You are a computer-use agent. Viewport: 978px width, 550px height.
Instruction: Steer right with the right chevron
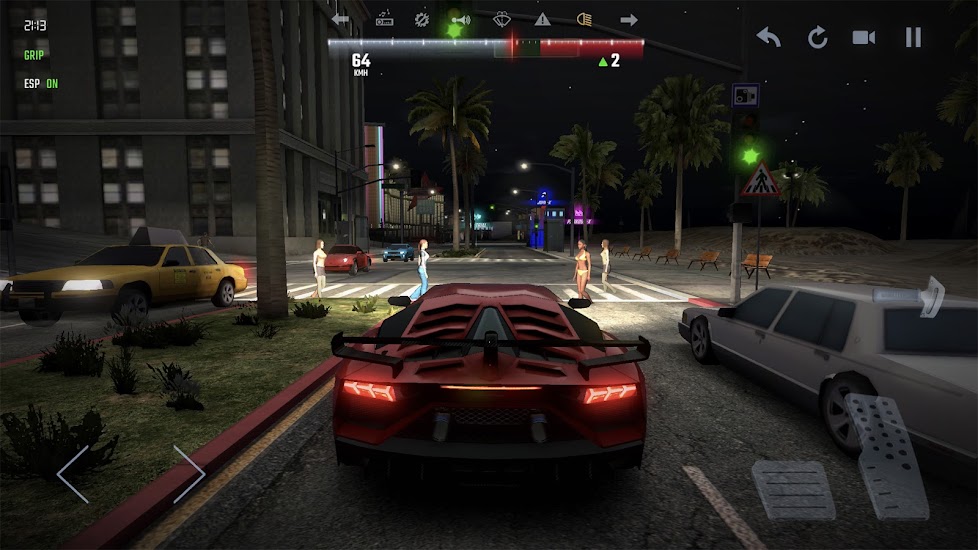click(188, 474)
